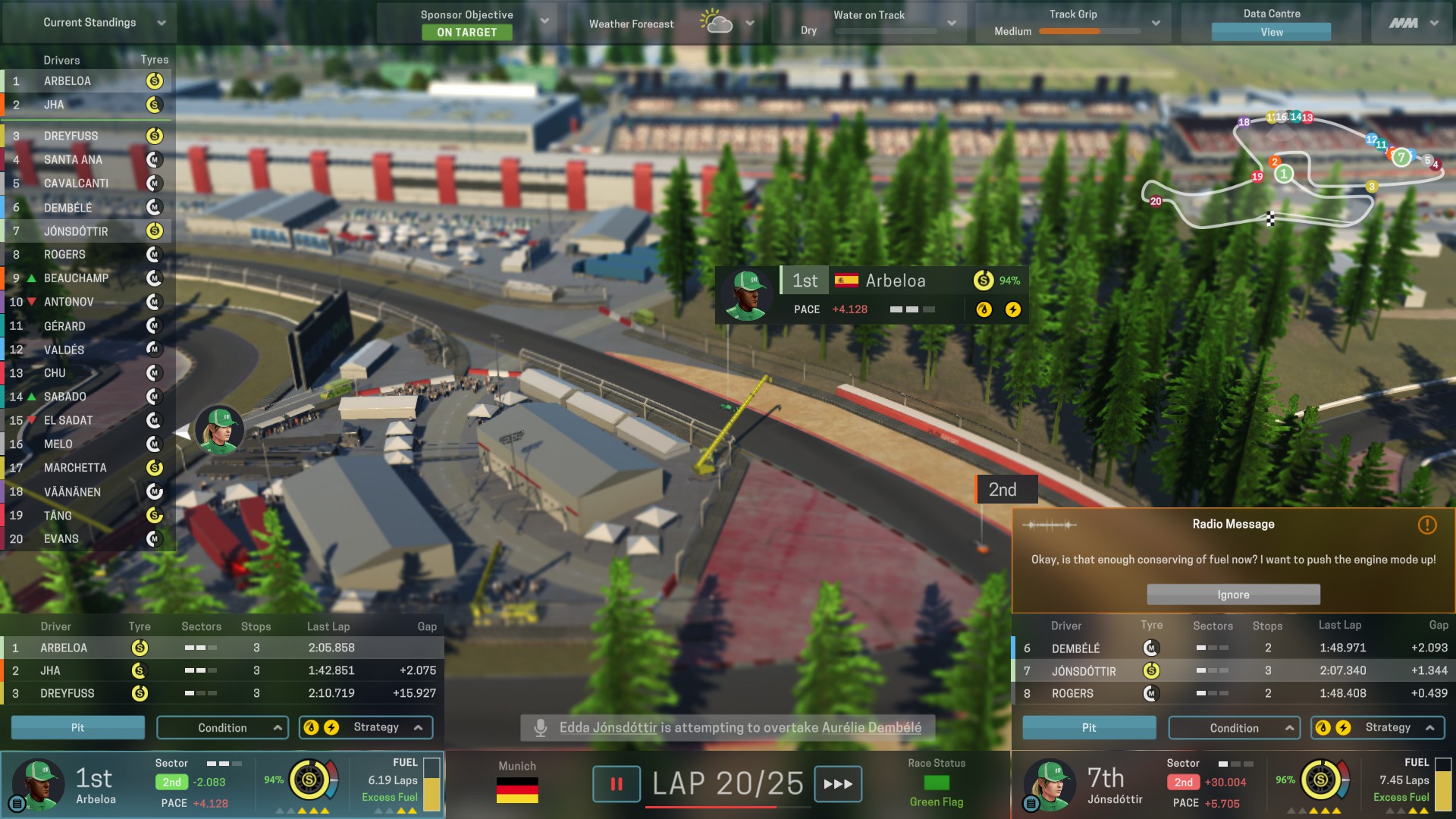
Task: Open Arbeloa's Strategy panel
Action: [x=366, y=727]
